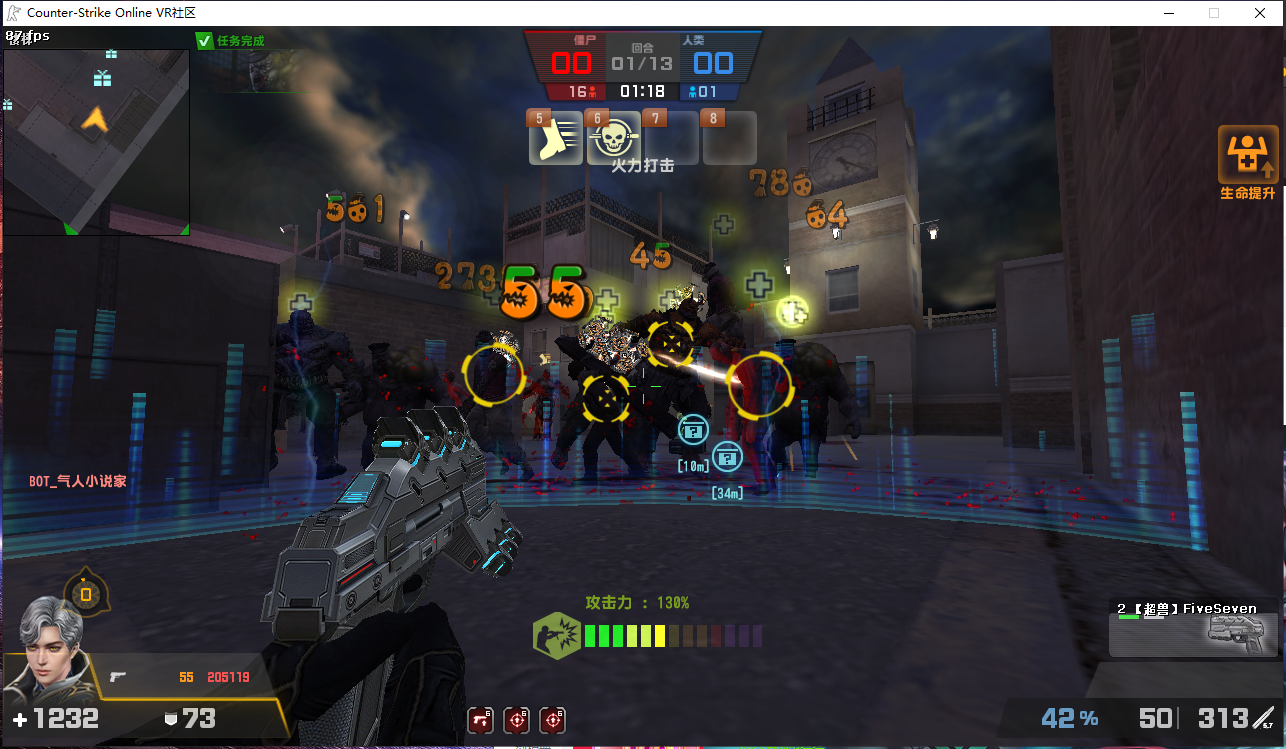This screenshot has width=1286, height=749.
Task: Click the yellow hexagon icon above portrait
Action: tap(86, 594)
